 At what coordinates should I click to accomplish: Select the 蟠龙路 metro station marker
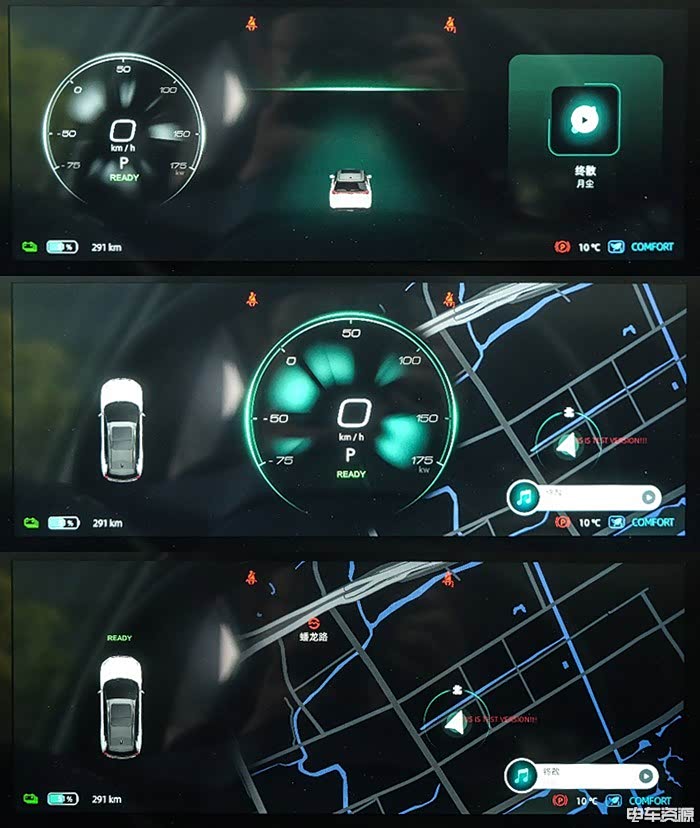pos(313,620)
